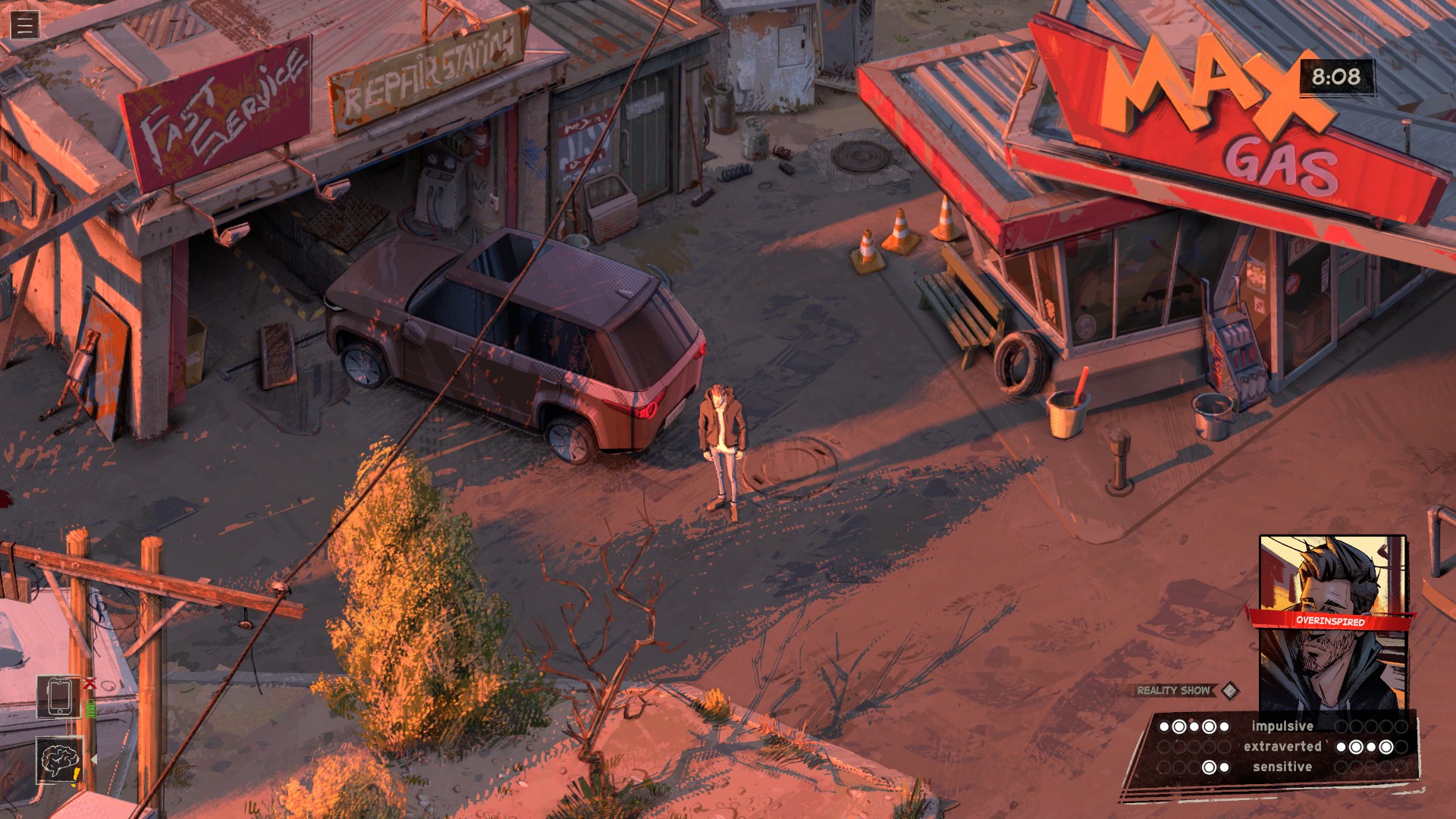Click the stamp icon next to REALITY SHOW

1229,692
